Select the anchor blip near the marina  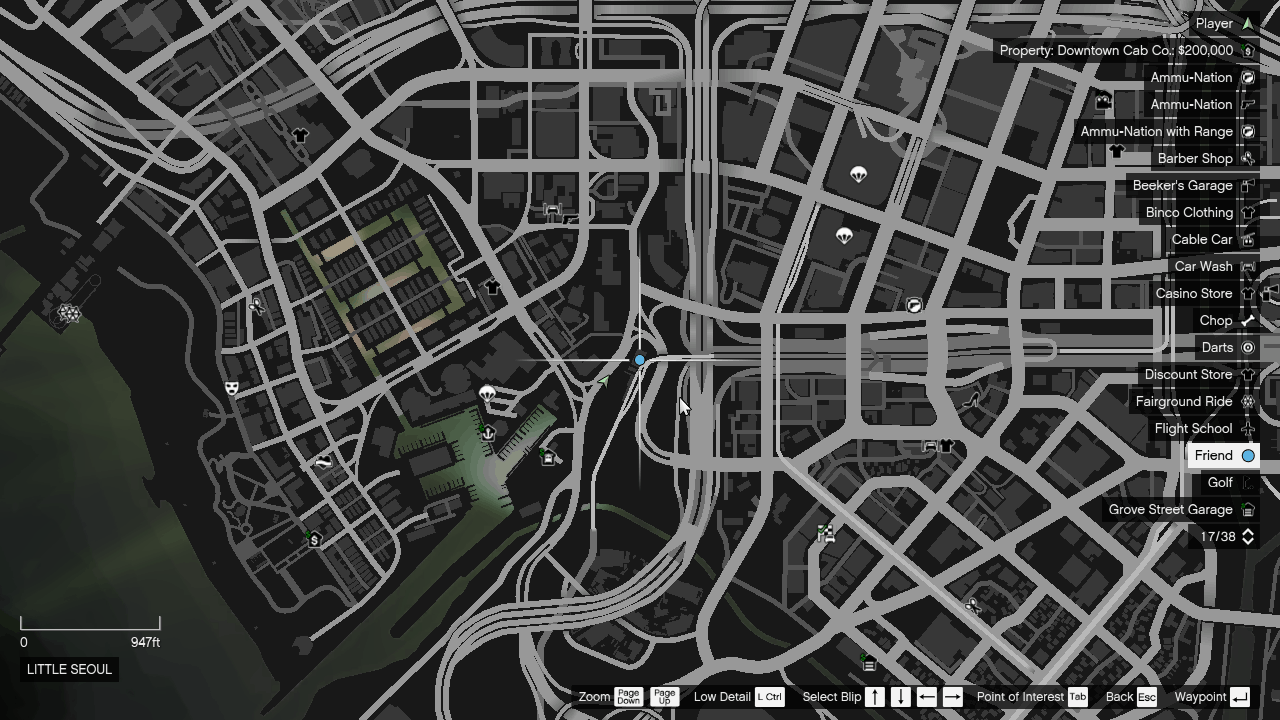(x=487, y=434)
